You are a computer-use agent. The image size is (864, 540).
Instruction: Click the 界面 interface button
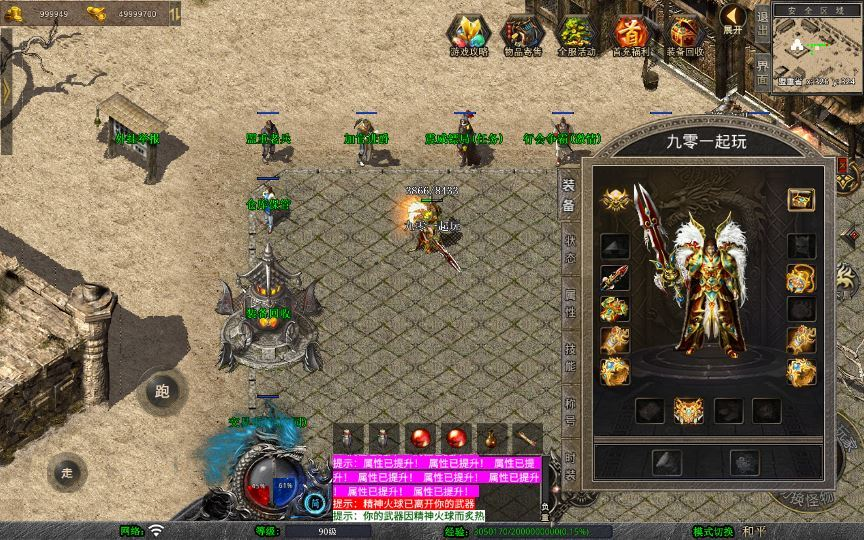761,72
